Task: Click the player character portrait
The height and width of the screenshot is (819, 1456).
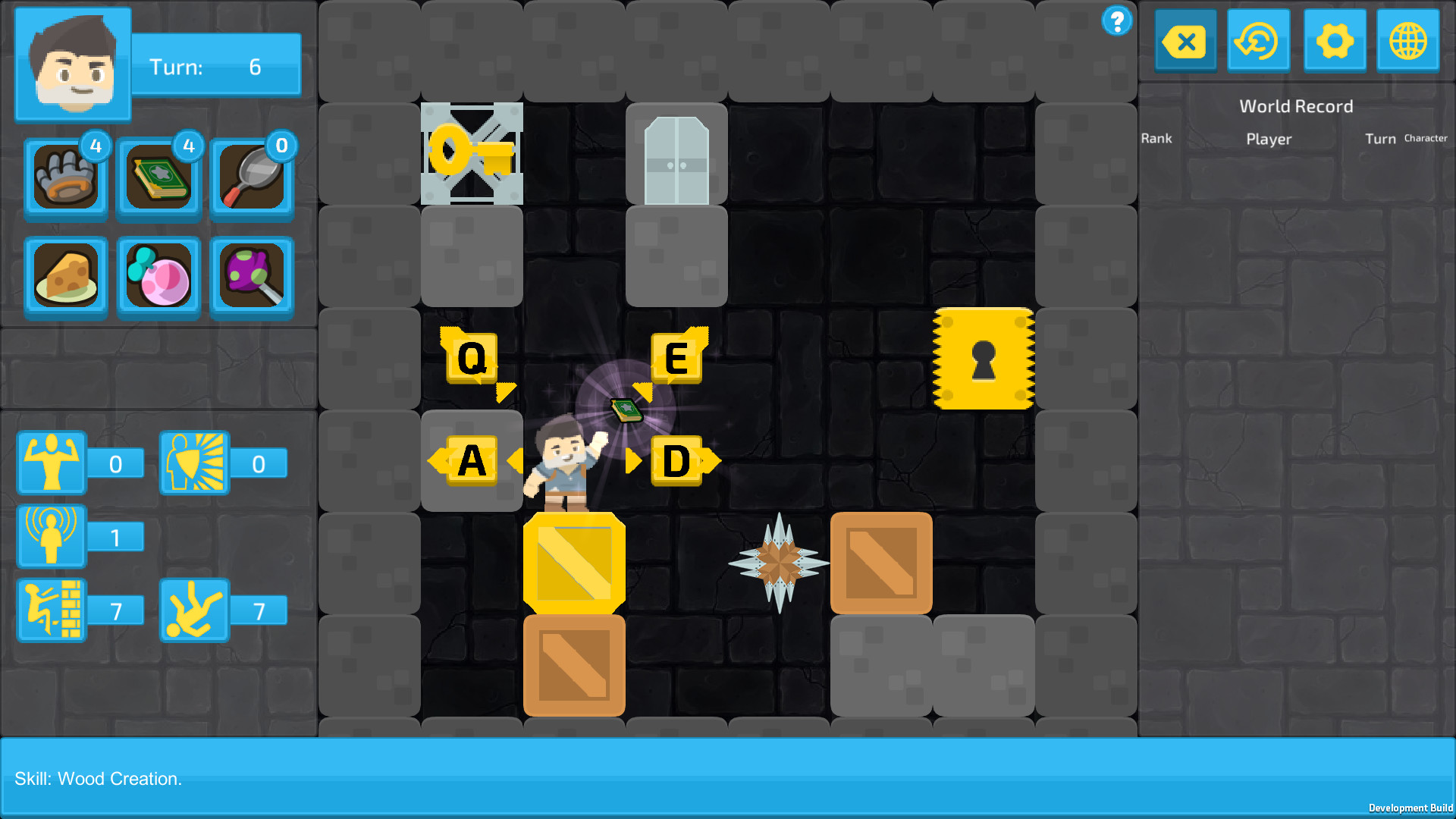Action: [x=72, y=64]
